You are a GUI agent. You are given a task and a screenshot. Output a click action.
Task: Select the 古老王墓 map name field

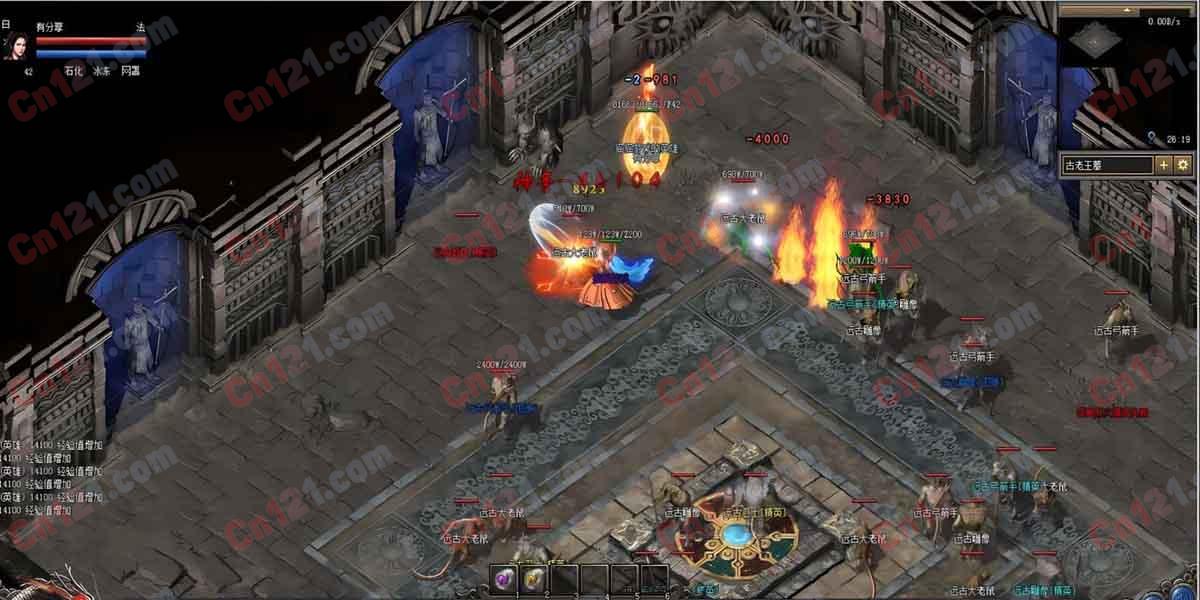tap(1107, 165)
